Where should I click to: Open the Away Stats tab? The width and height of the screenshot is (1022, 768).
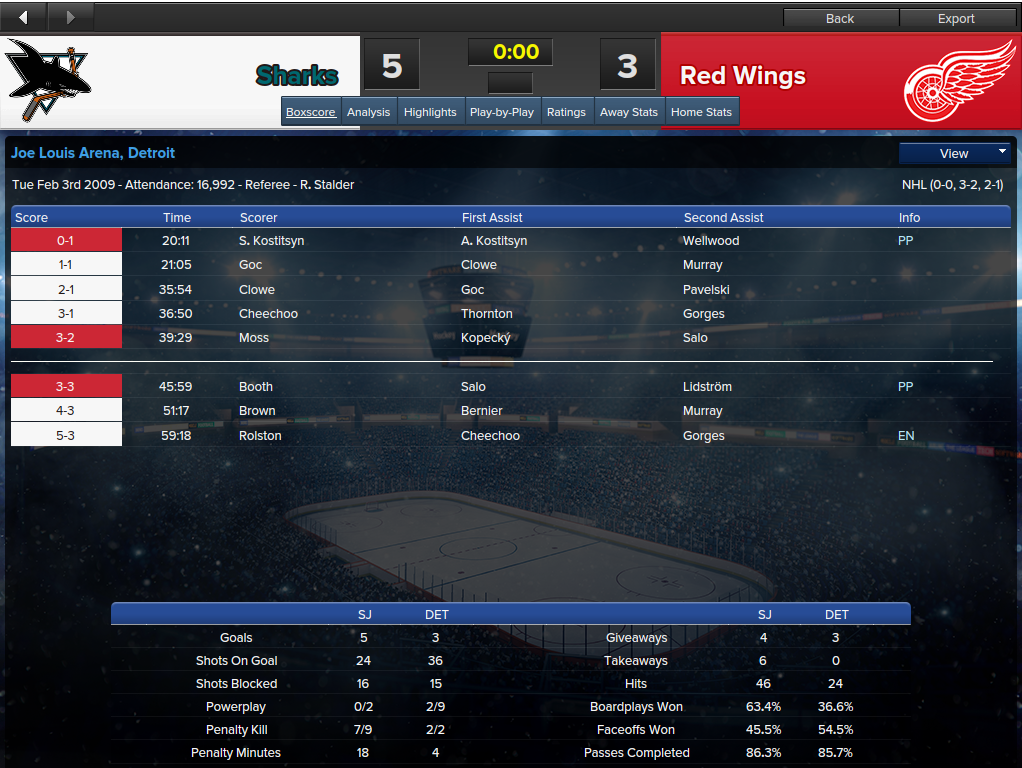point(629,112)
